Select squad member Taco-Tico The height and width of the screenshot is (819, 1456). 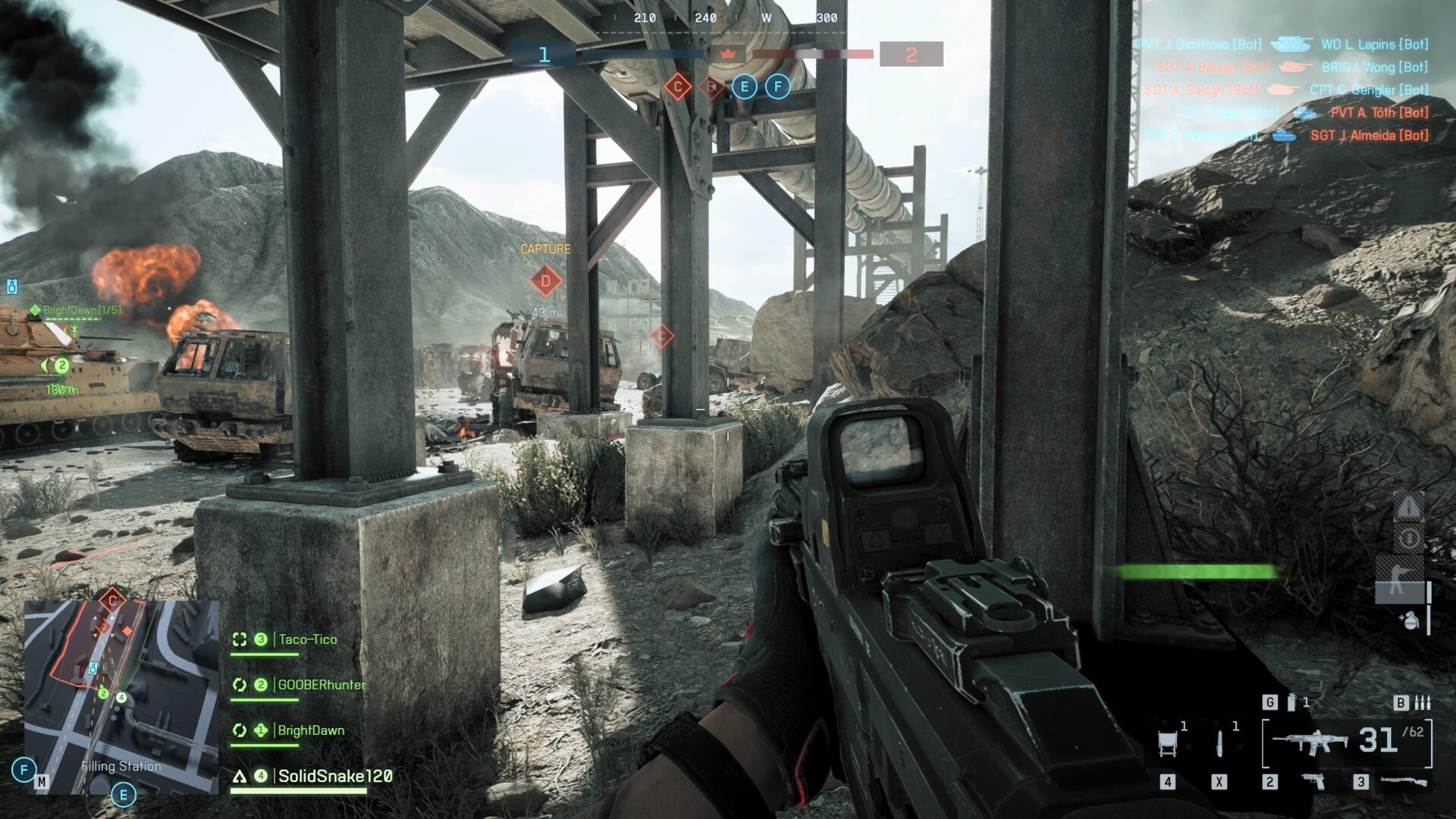pos(307,639)
